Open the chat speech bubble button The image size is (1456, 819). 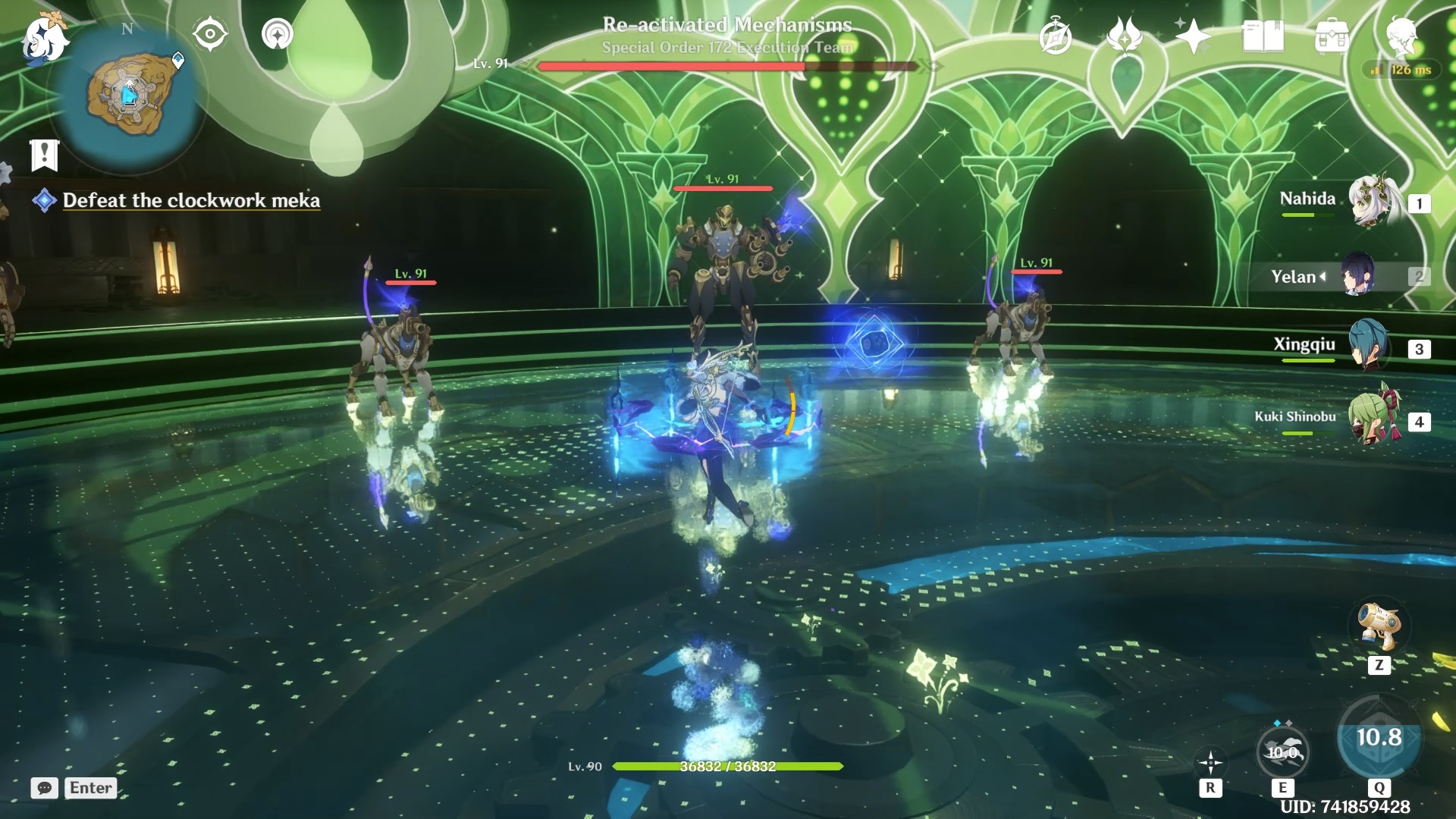[45, 788]
